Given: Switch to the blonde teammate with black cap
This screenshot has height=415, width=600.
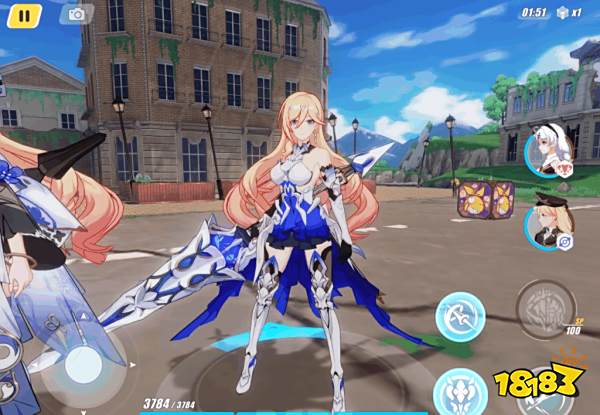Looking at the screenshot, I should [548, 223].
